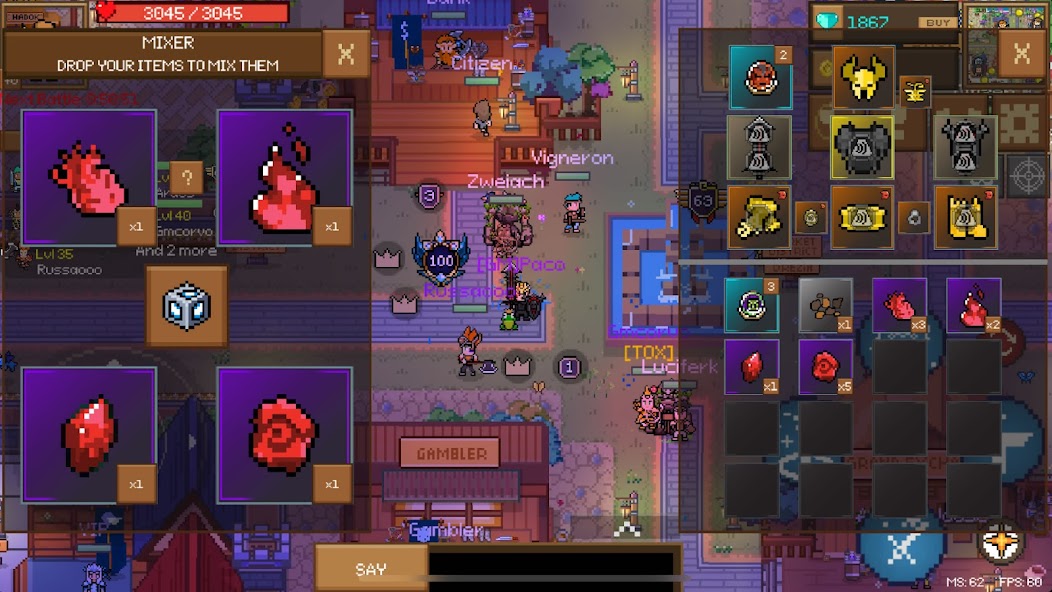Select the inventory red rose stack x5
Image resolution: width=1052 pixels, height=592 pixels.
click(825, 367)
